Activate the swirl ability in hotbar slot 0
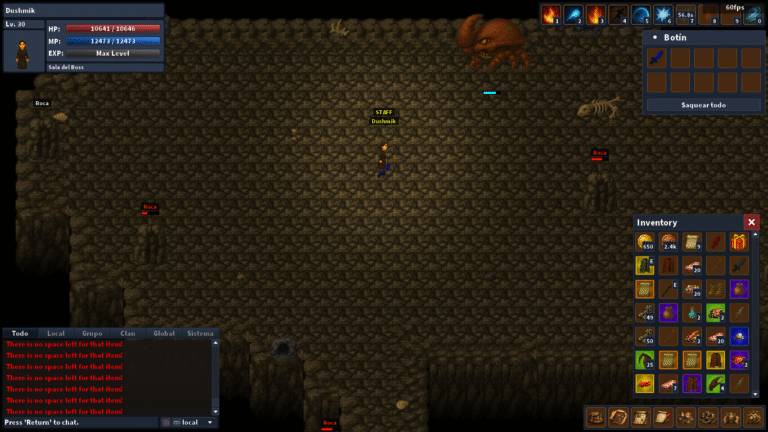Image resolution: width=768 pixels, height=432 pixels. click(753, 15)
